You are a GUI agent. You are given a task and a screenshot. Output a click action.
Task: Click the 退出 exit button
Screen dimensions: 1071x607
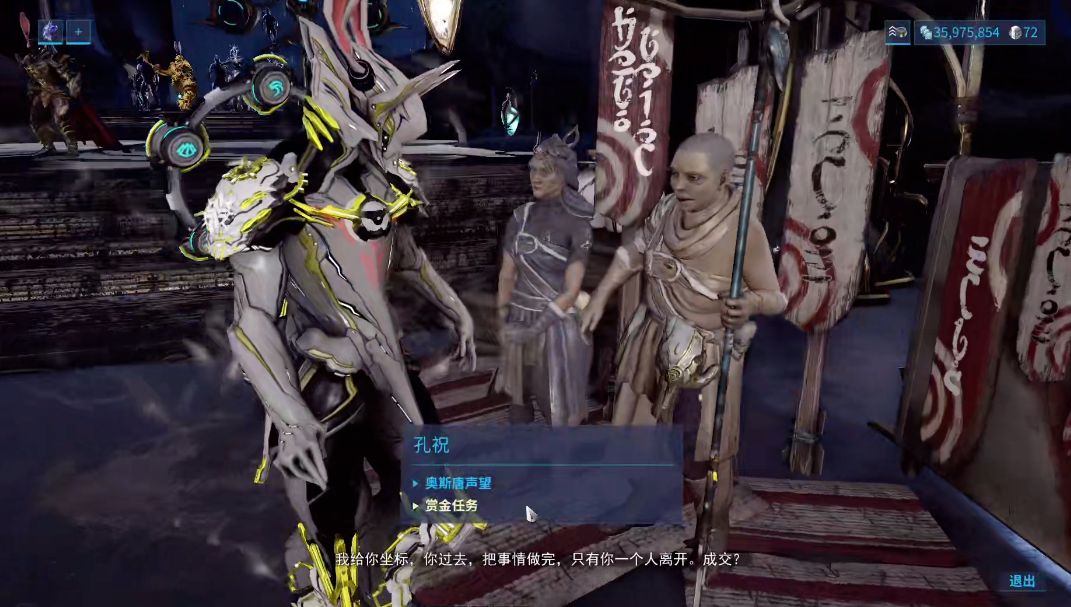[x=1022, y=581]
